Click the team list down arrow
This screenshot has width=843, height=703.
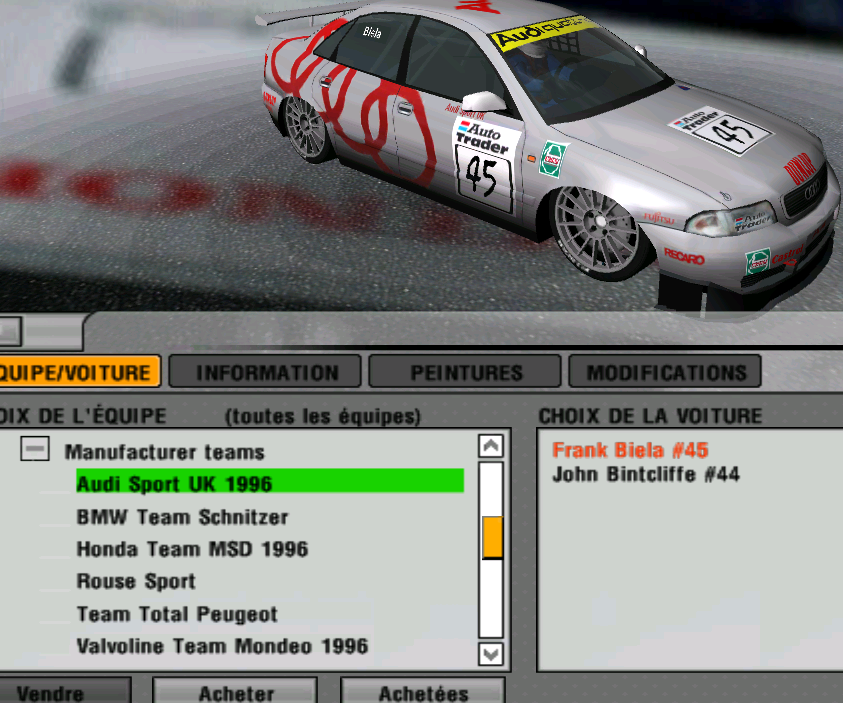(490, 653)
